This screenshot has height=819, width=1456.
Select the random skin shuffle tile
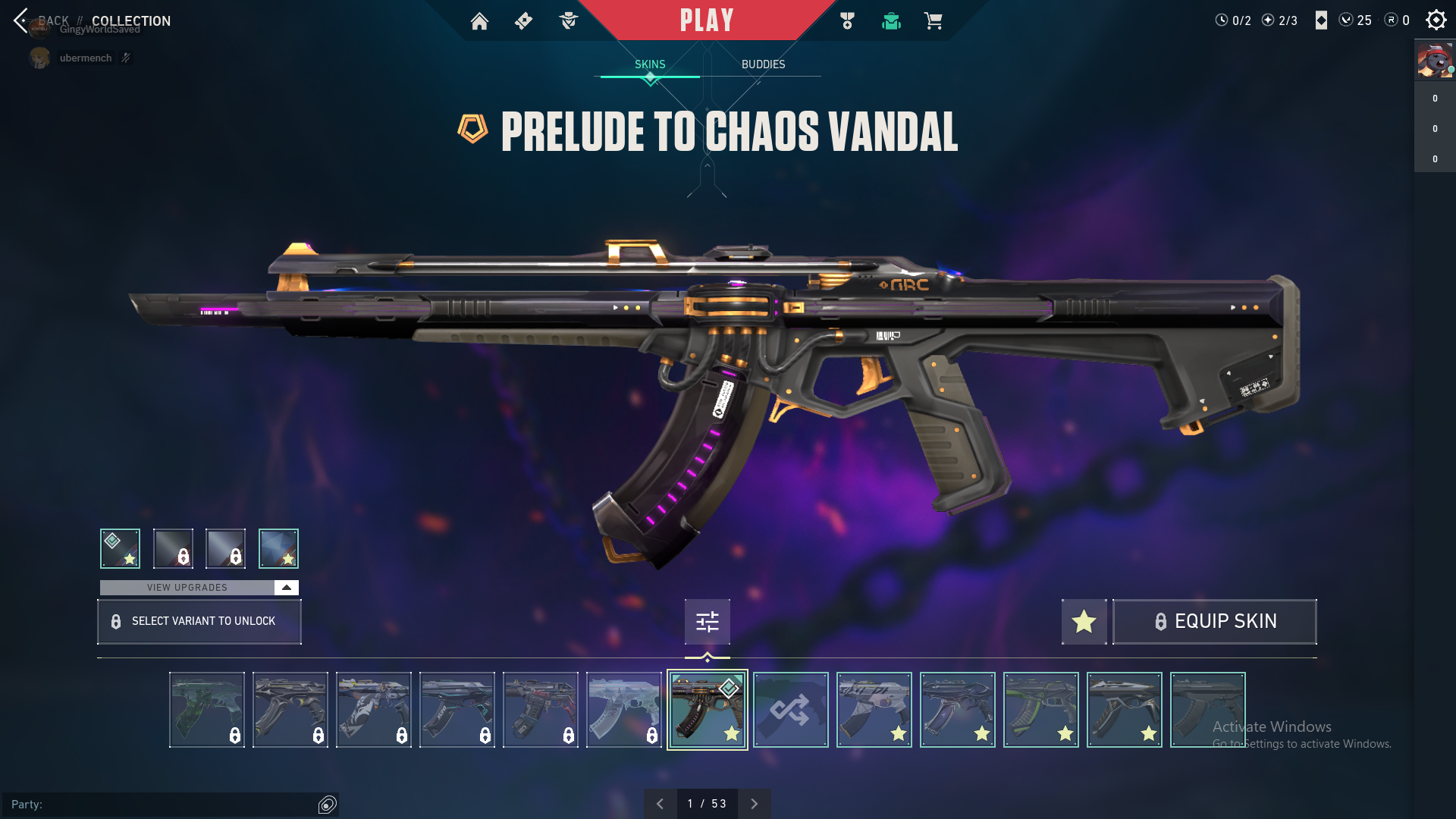point(790,710)
